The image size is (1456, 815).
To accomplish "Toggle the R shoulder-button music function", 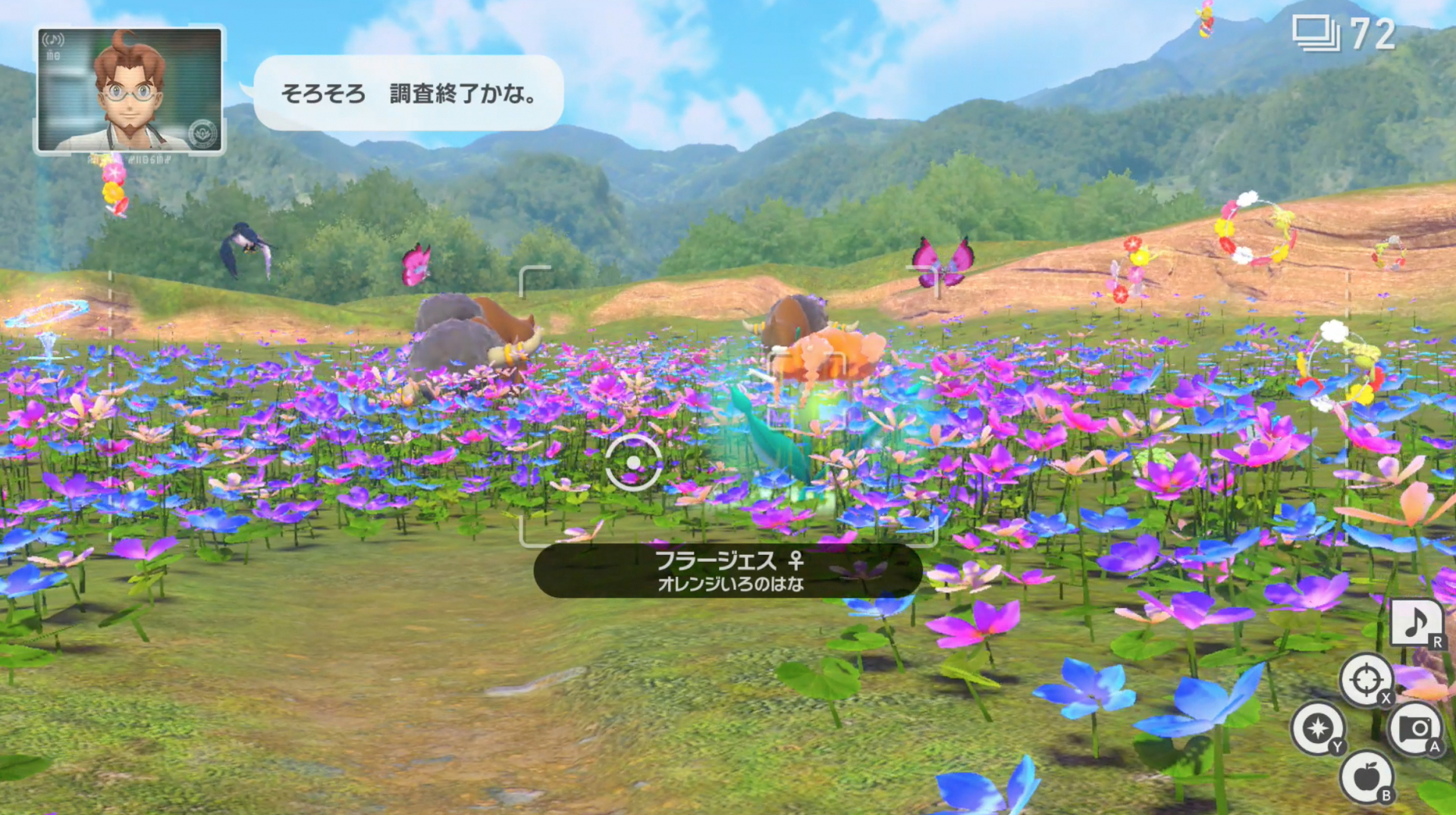I will [x=1437, y=641].
